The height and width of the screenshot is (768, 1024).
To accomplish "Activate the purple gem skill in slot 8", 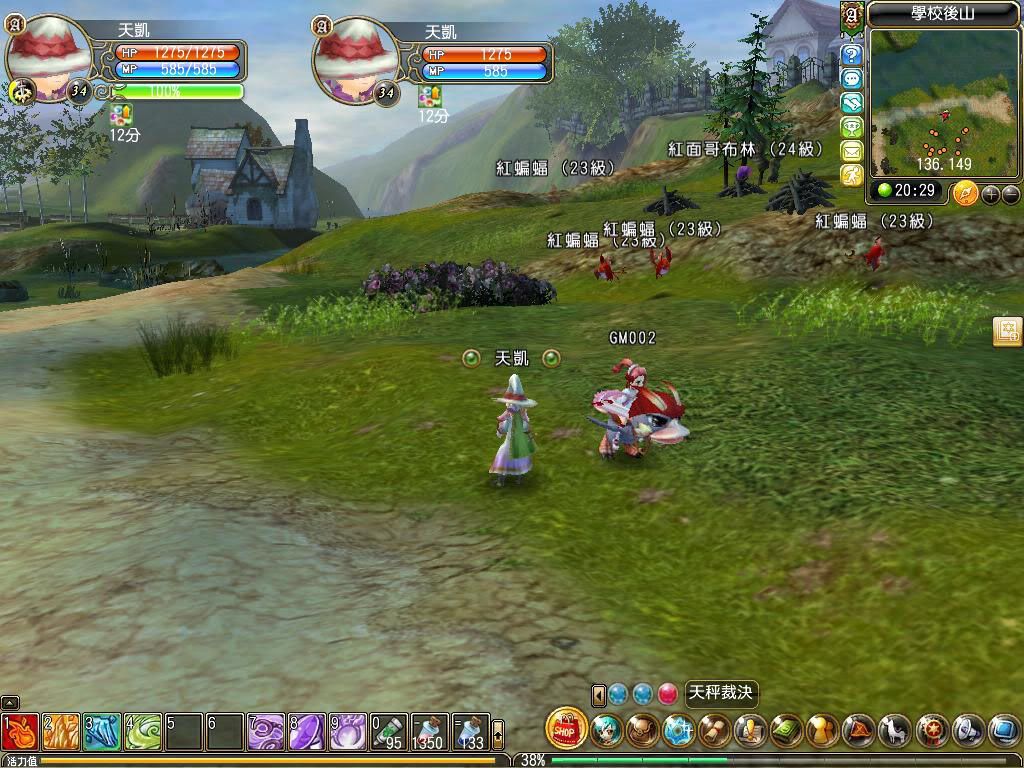I will (x=306, y=732).
